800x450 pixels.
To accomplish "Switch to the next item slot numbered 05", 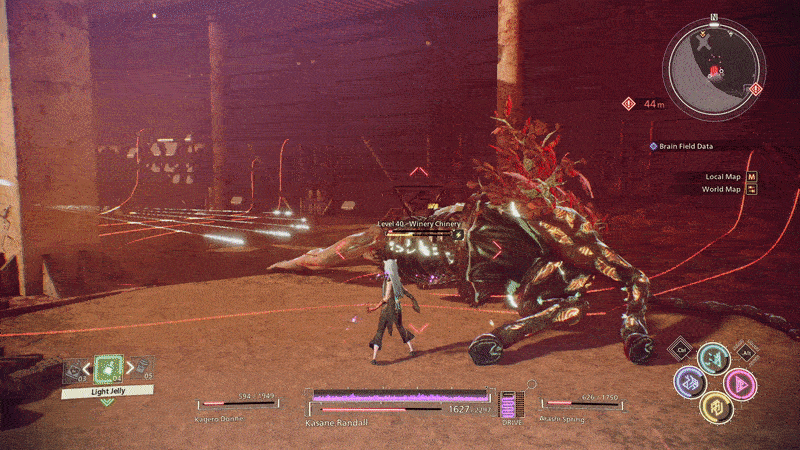I will (x=140, y=371).
